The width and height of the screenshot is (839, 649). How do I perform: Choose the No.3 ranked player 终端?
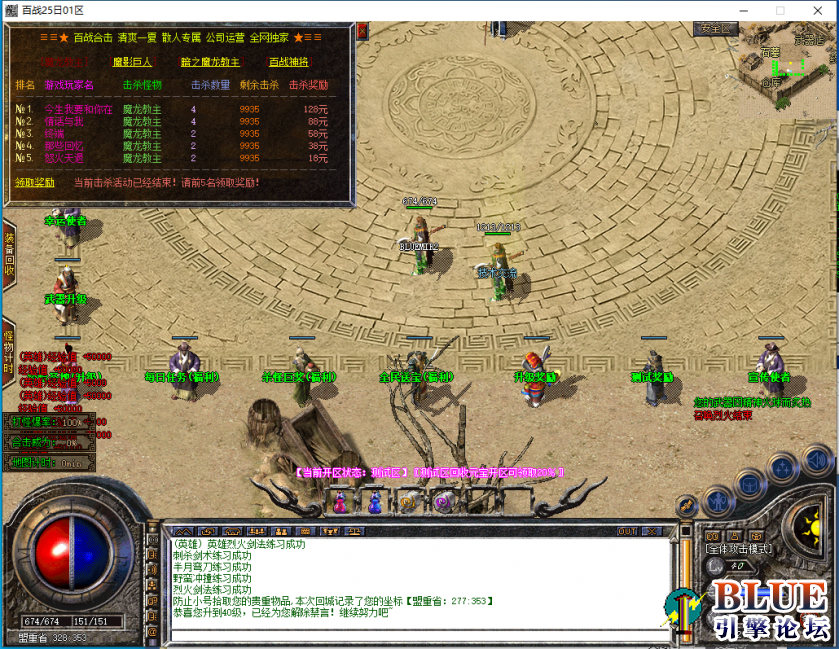[53, 133]
